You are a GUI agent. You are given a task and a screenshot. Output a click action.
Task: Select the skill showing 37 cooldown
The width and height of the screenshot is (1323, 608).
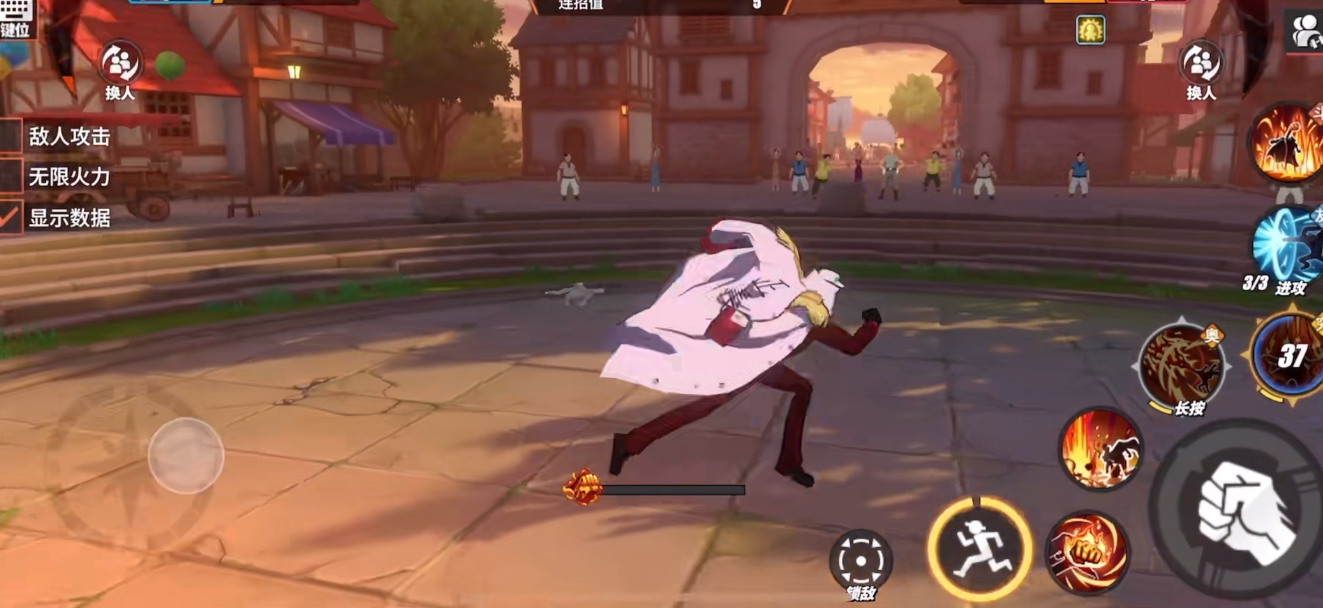[1290, 358]
